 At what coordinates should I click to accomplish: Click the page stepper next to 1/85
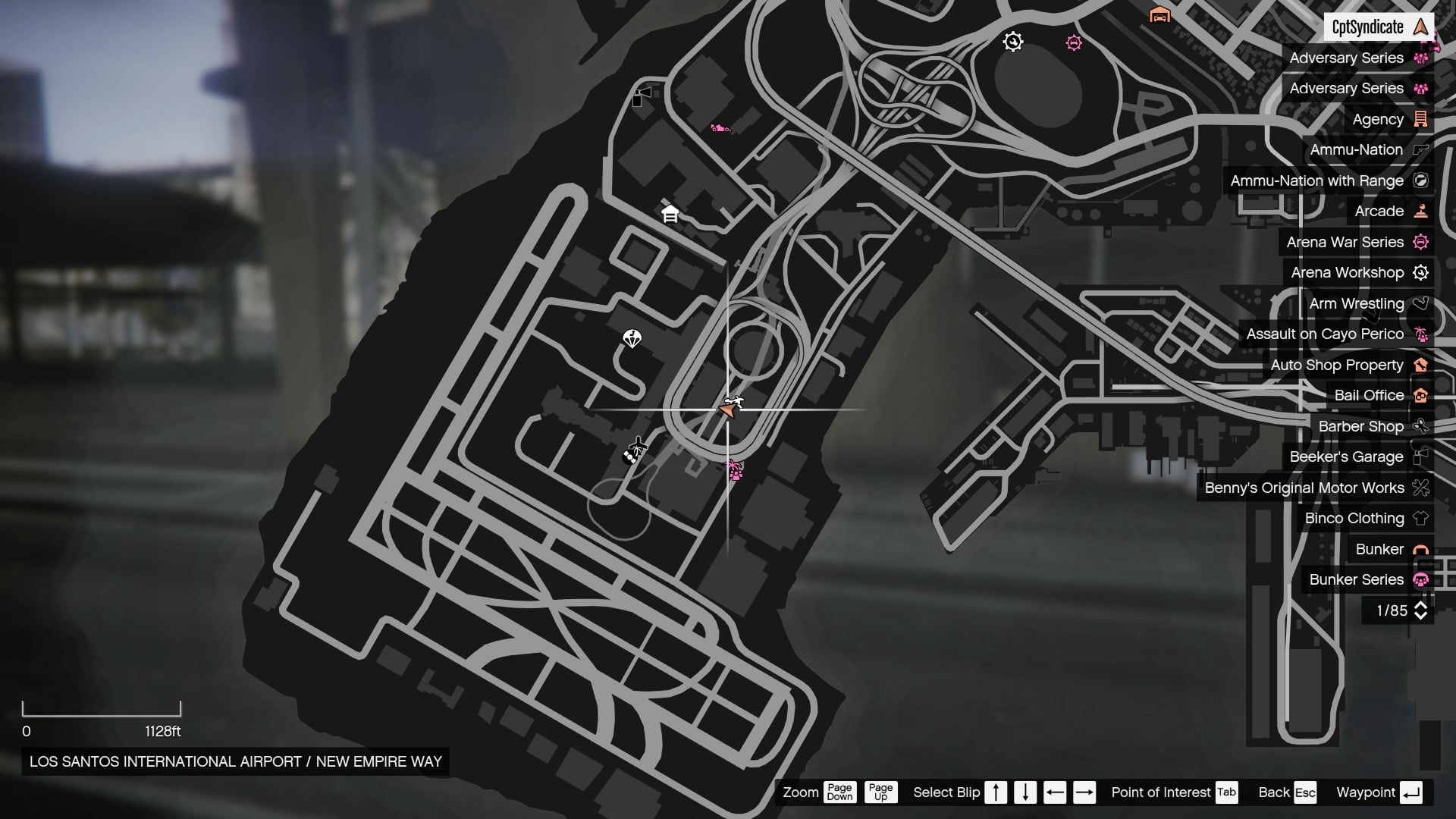click(1420, 610)
